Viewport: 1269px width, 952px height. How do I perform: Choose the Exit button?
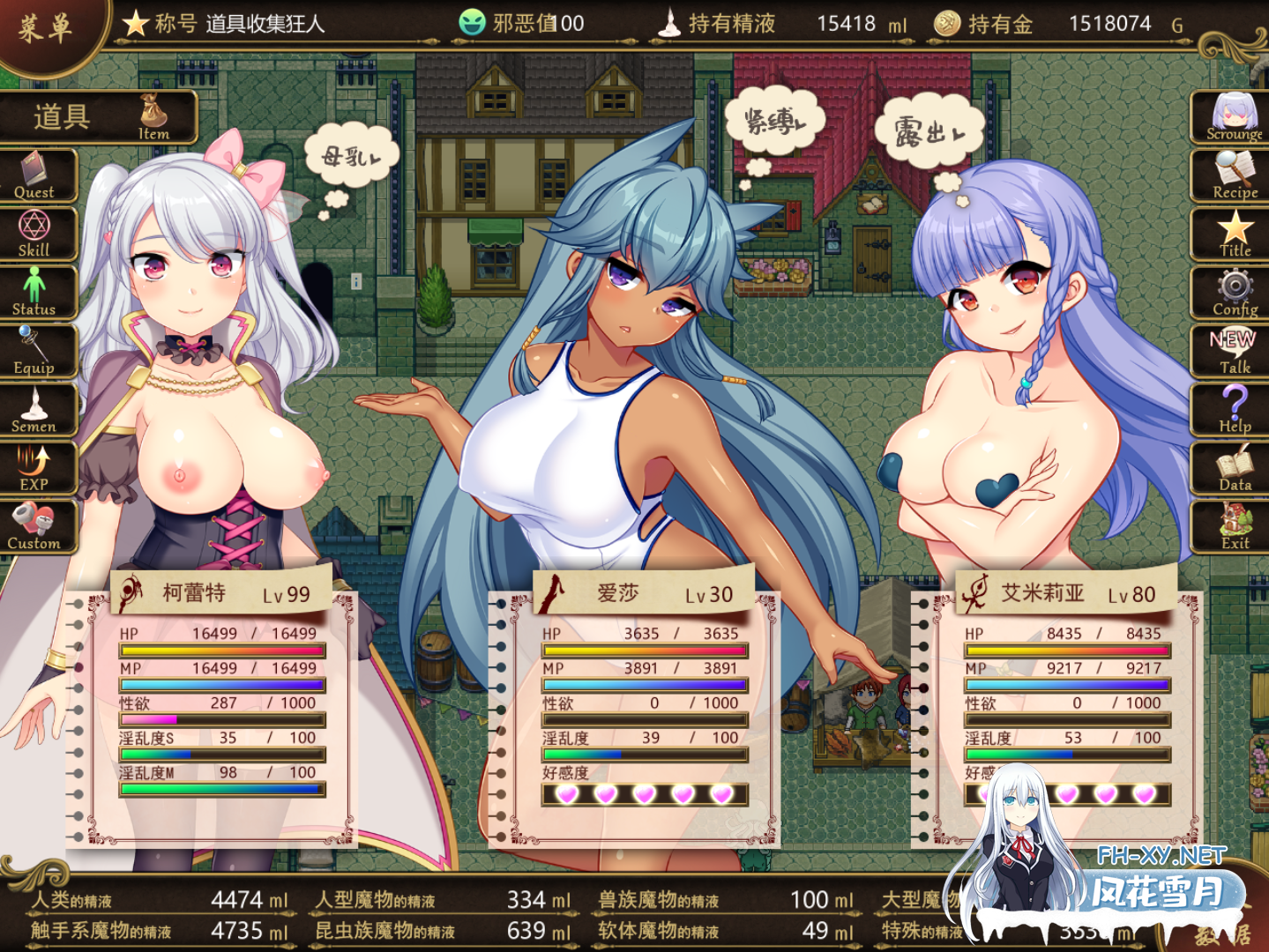coord(1233,527)
